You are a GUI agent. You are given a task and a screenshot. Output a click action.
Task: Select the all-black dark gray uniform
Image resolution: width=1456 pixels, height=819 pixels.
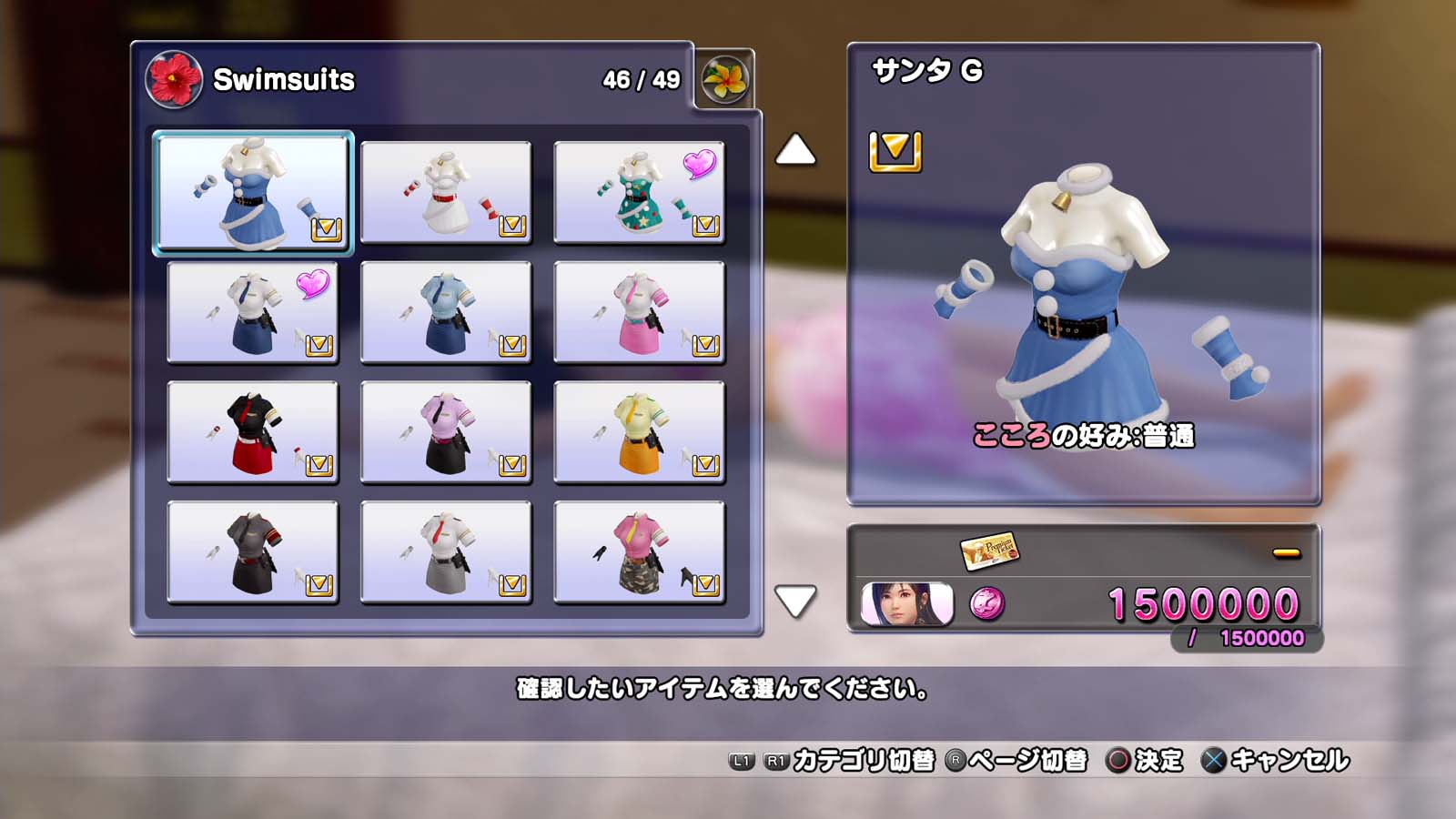[x=252, y=552]
